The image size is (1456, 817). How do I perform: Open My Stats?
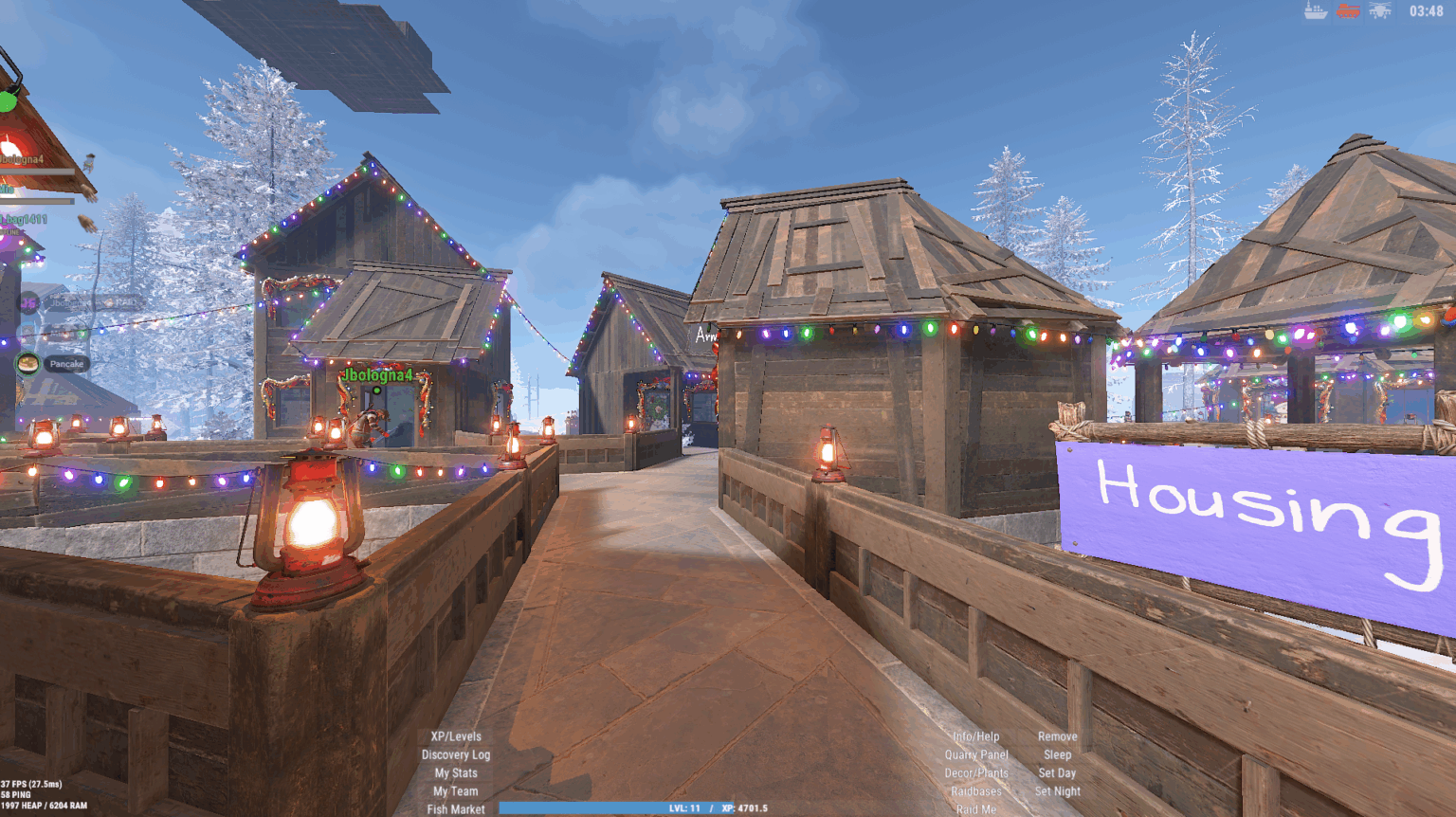456,772
